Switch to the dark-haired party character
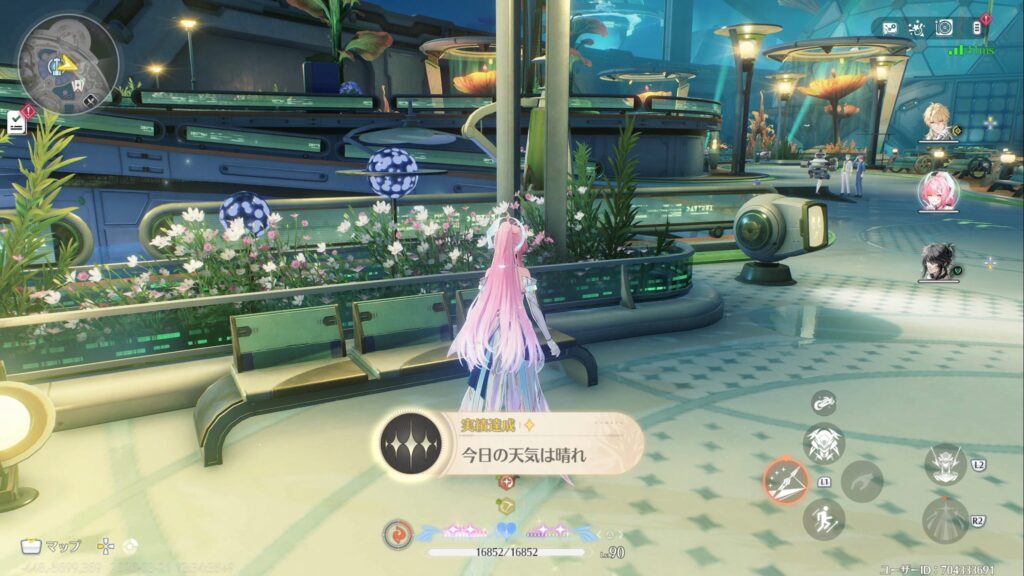The image size is (1024, 576). 939,261
